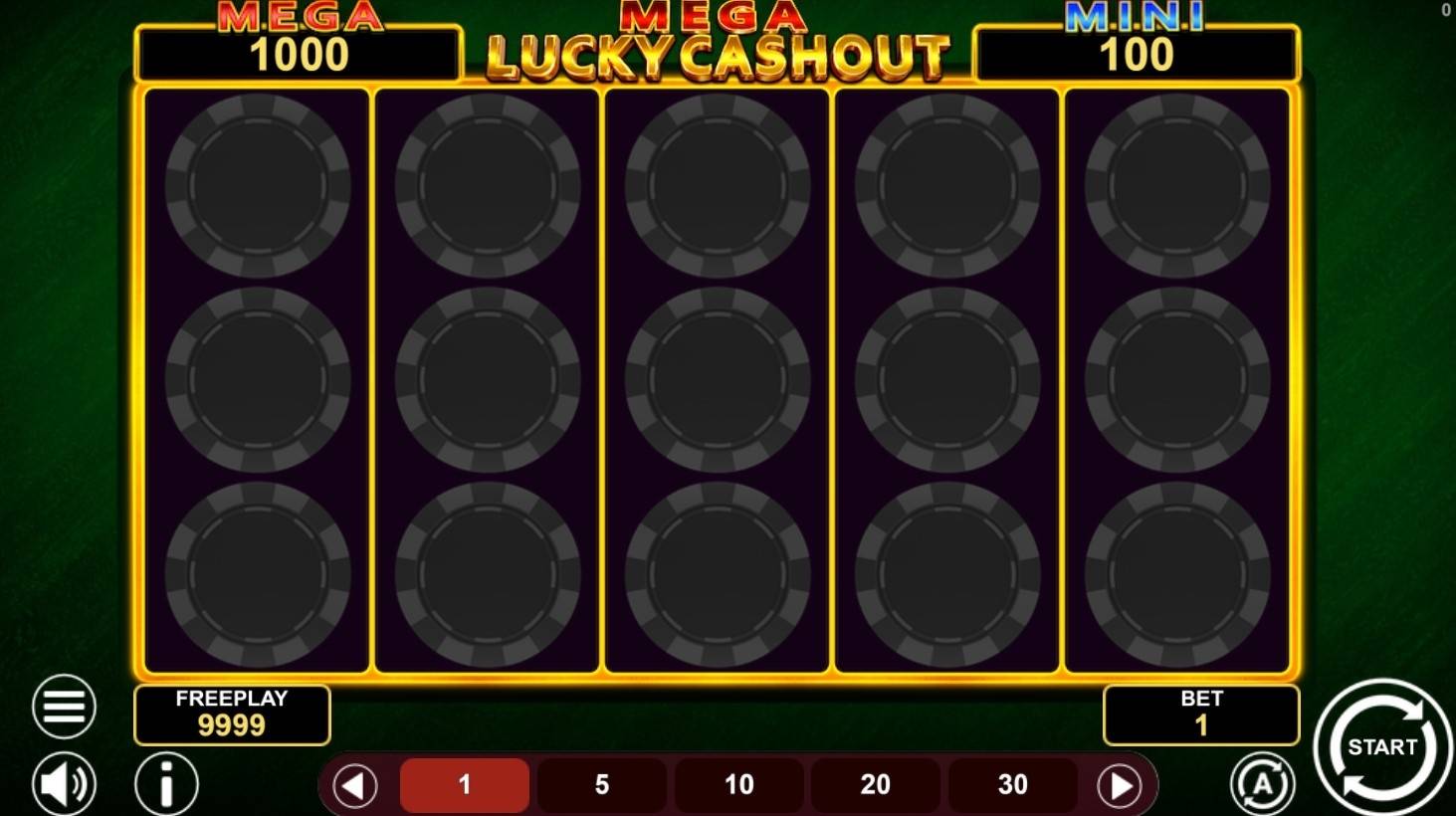This screenshot has height=816, width=1456.
Task: Switch to bet value 20
Action: [875, 785]
